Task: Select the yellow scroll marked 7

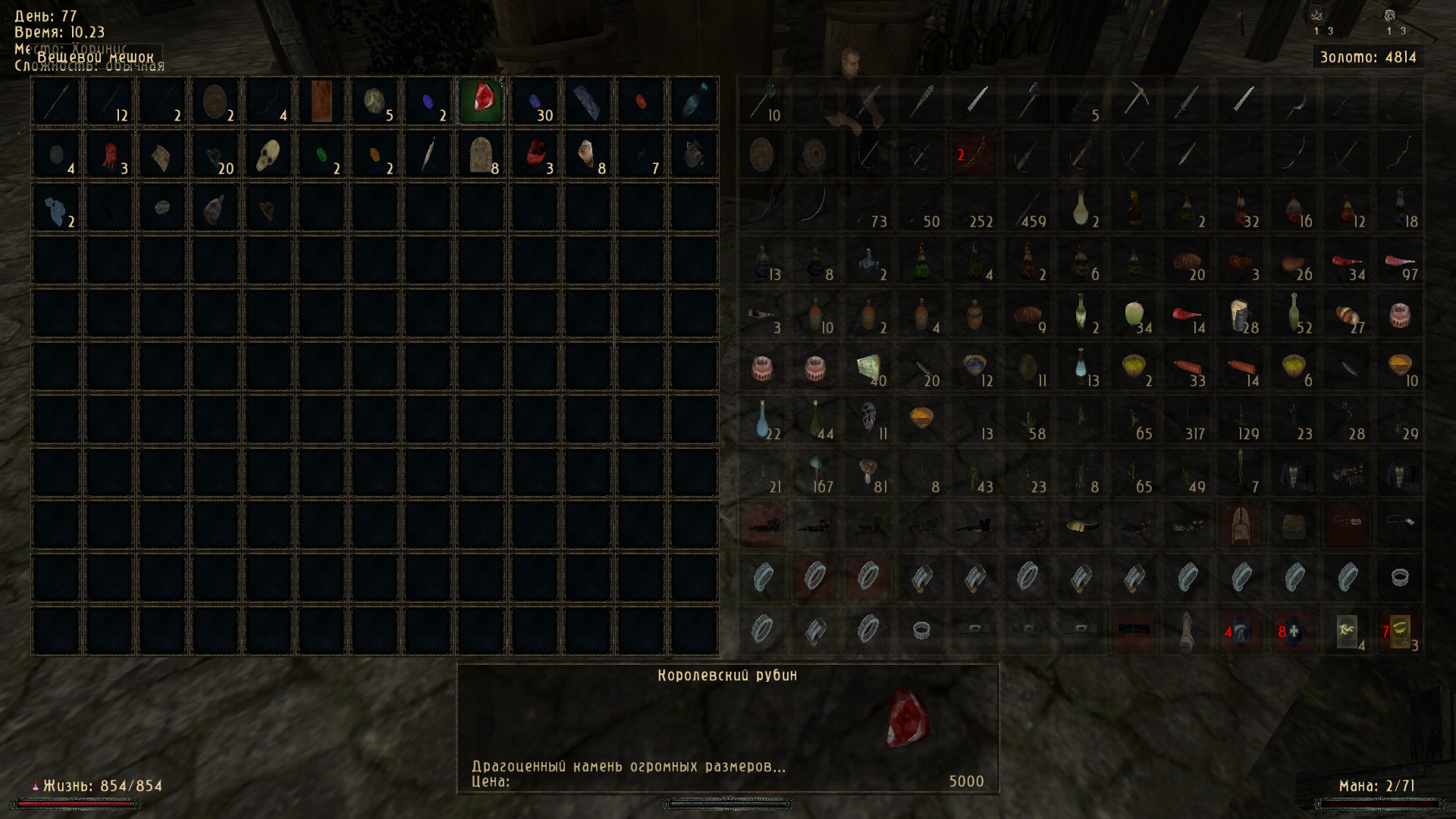Action: 1400,632
